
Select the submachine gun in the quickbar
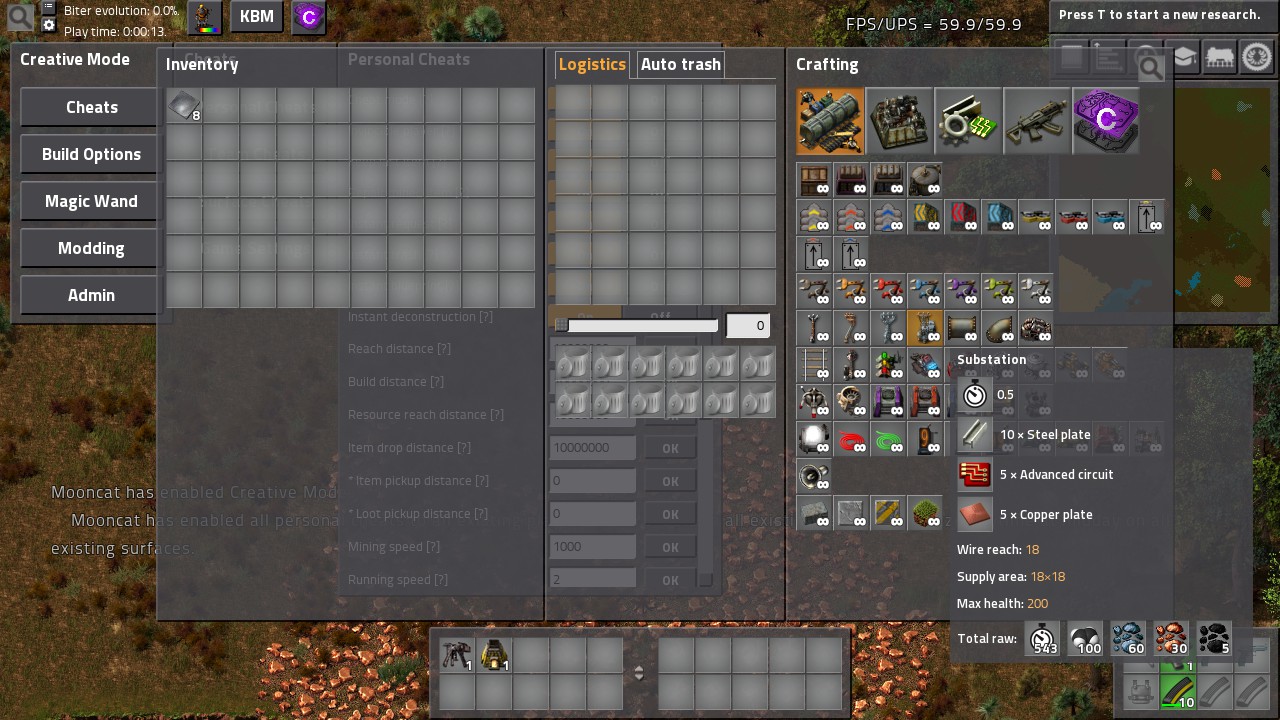click(457, 655)
